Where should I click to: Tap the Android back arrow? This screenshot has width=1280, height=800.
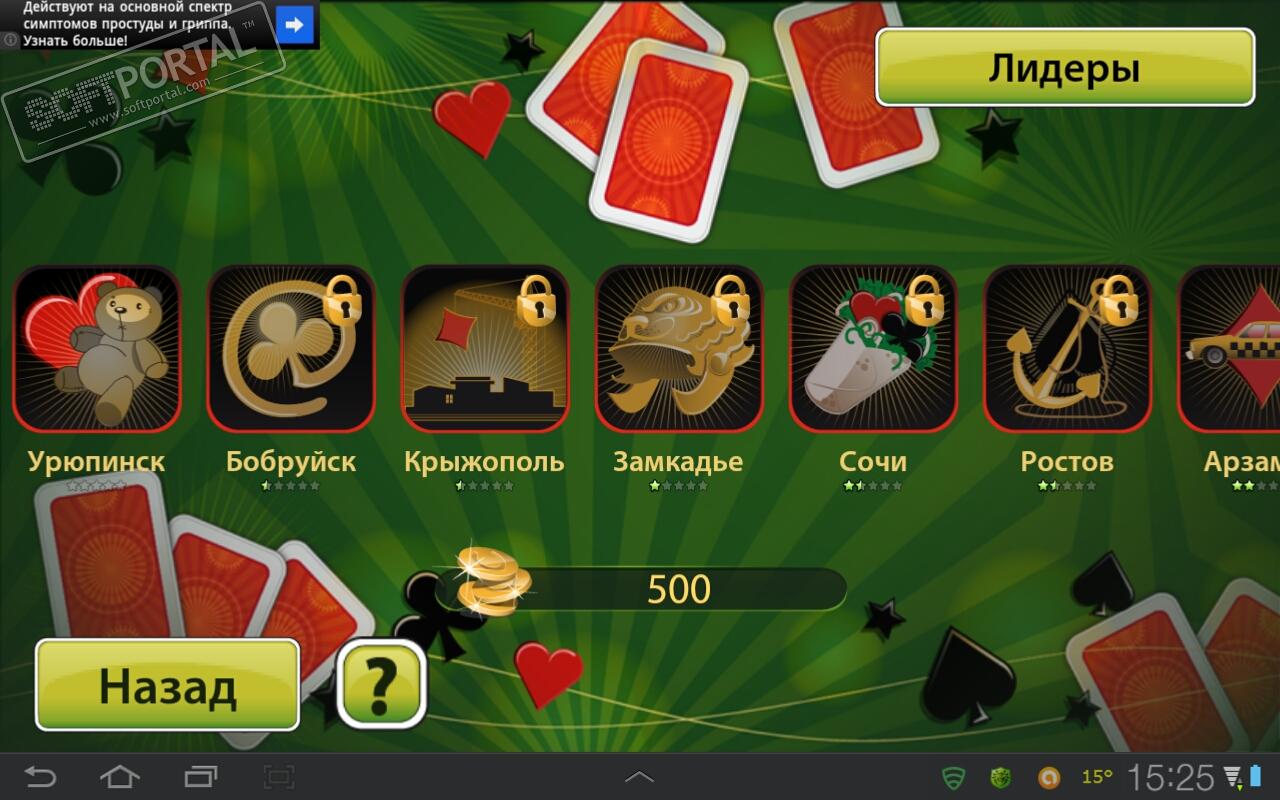[41, 777]
